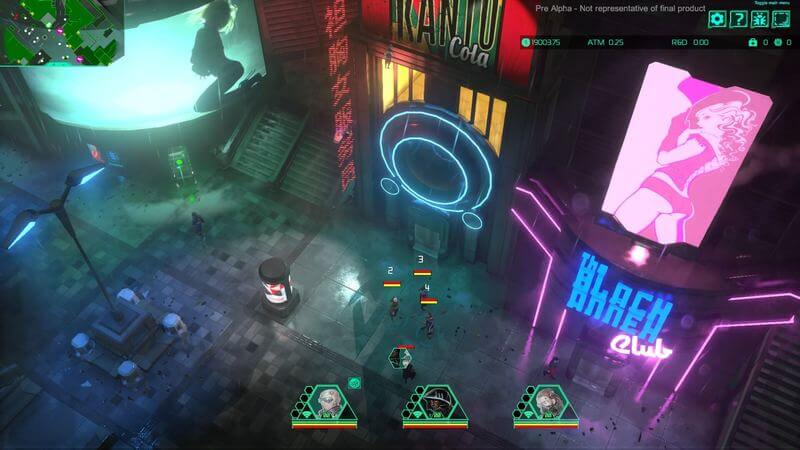Toggle the main menu button
800x450 pixels.
[x=780, y=19]
